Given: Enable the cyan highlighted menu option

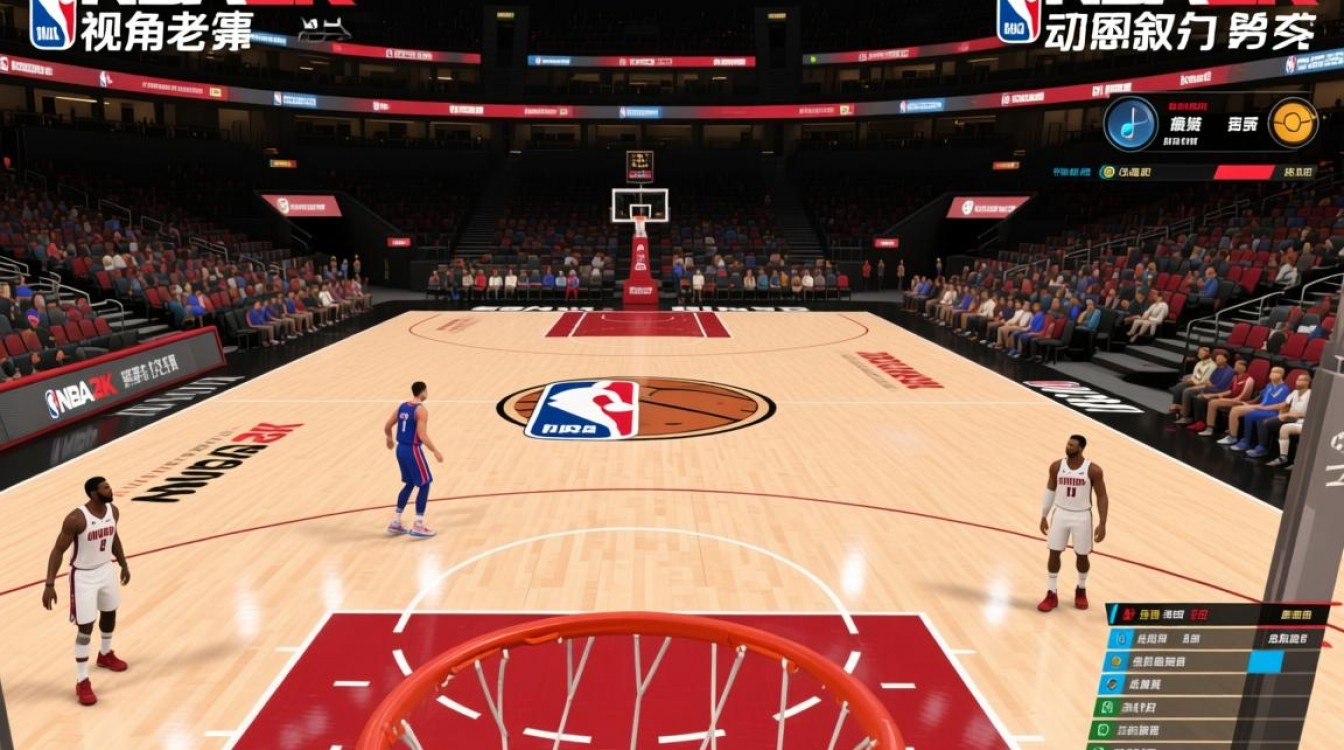Looking at the screenshot, I should coord(1266,661).
